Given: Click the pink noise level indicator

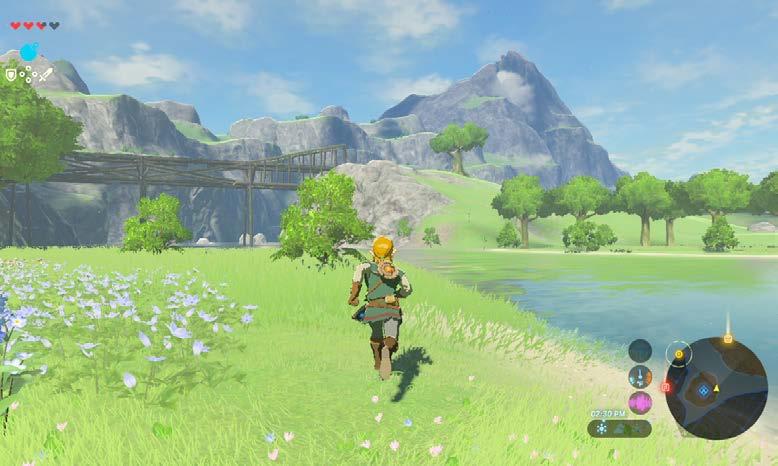Looking at the screenshot, I should [x=640, y=402].
